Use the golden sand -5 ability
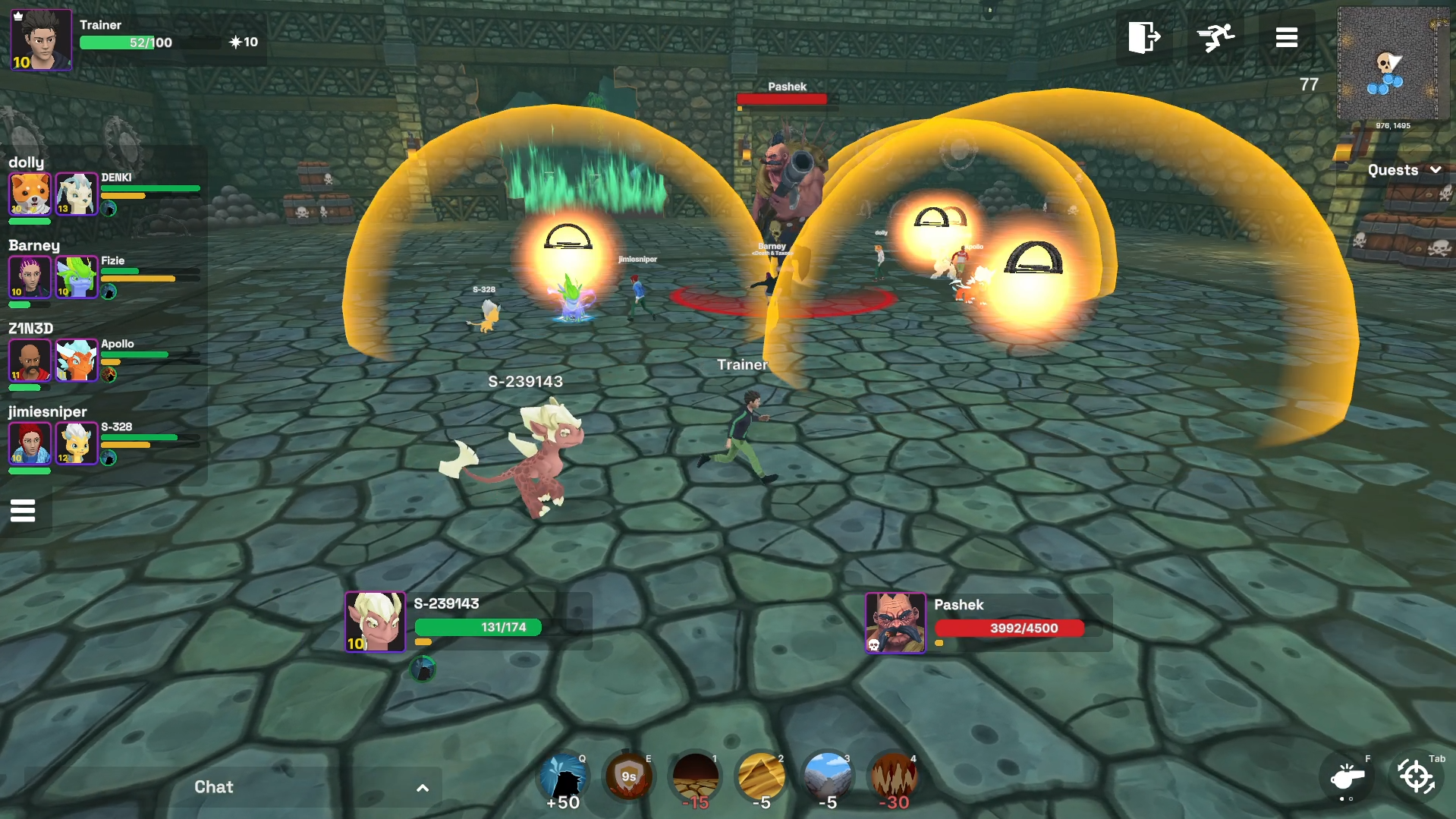 click(x=761, y=777)
